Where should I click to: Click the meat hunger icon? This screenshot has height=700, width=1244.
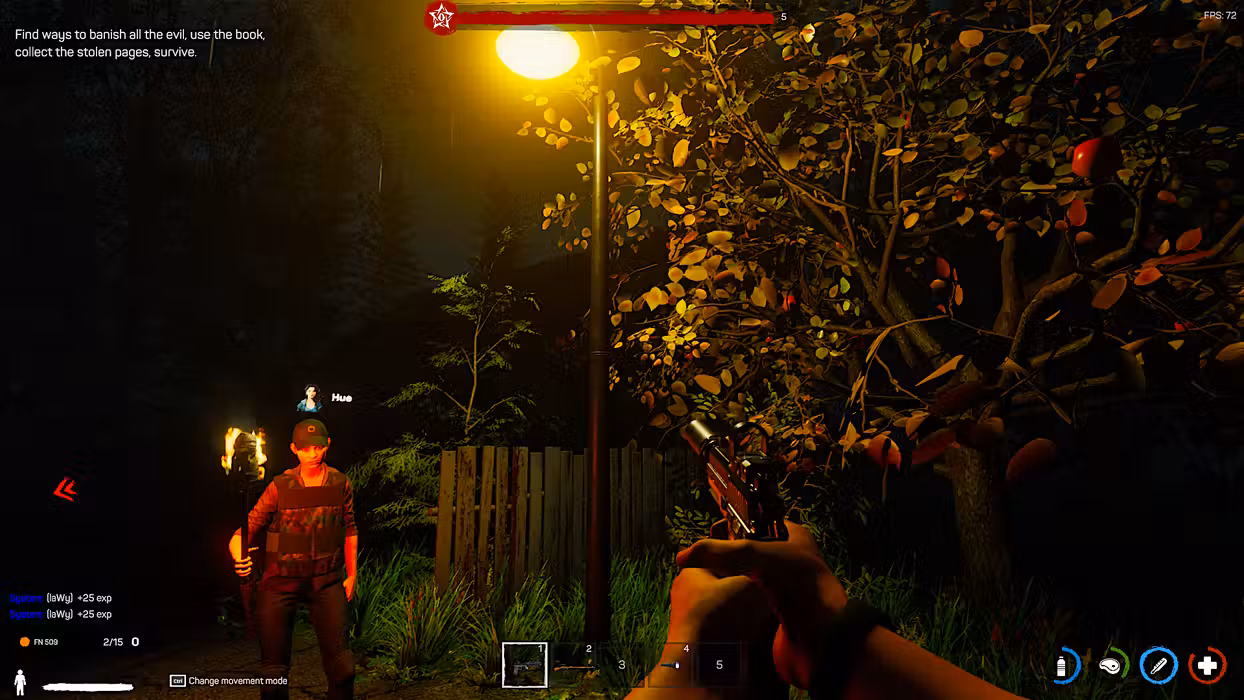1111,666
